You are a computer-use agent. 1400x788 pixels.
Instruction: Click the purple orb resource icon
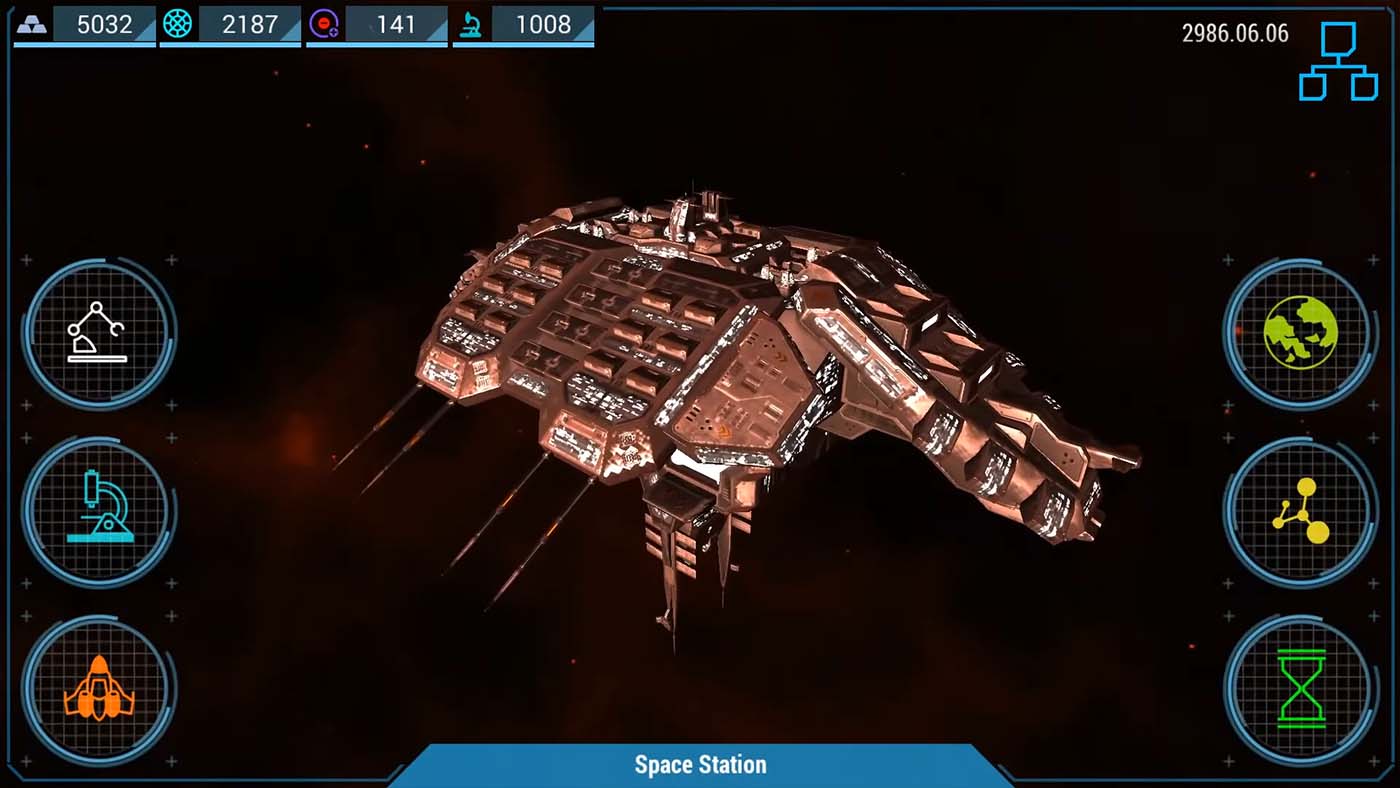coord(326,23)
